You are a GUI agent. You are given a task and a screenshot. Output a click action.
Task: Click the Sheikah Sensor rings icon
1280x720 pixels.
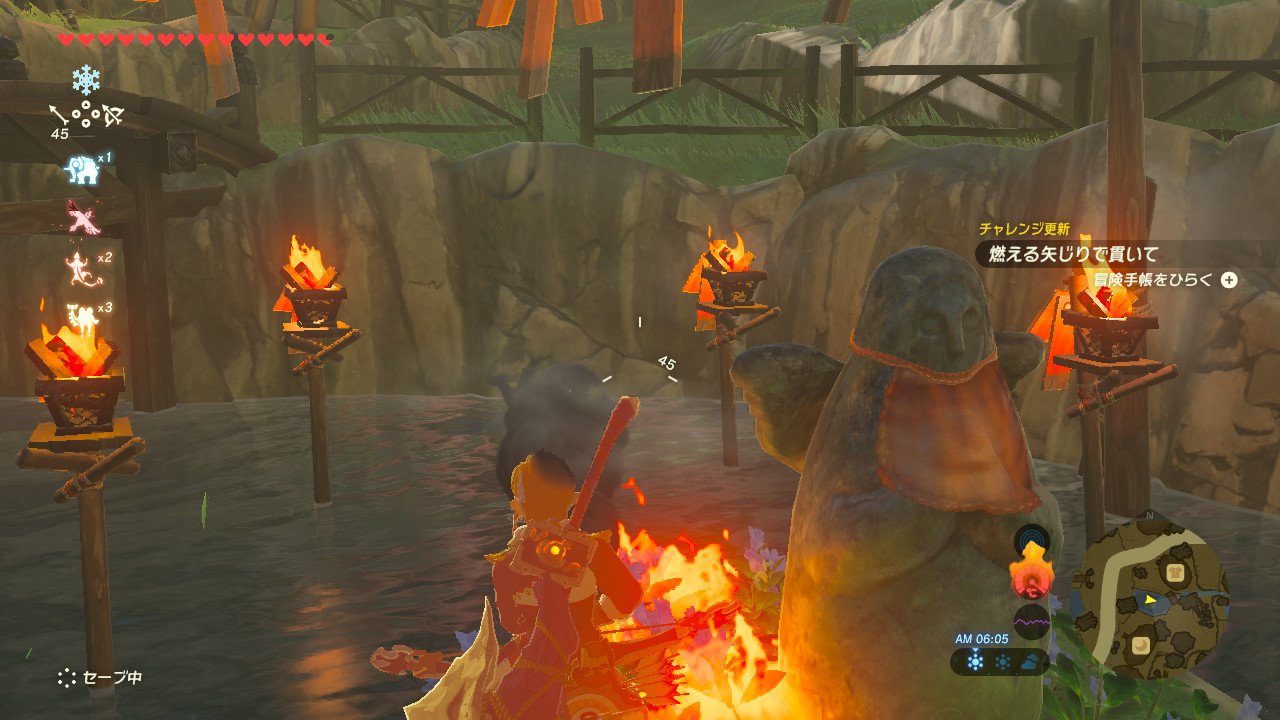(1031, 541)
